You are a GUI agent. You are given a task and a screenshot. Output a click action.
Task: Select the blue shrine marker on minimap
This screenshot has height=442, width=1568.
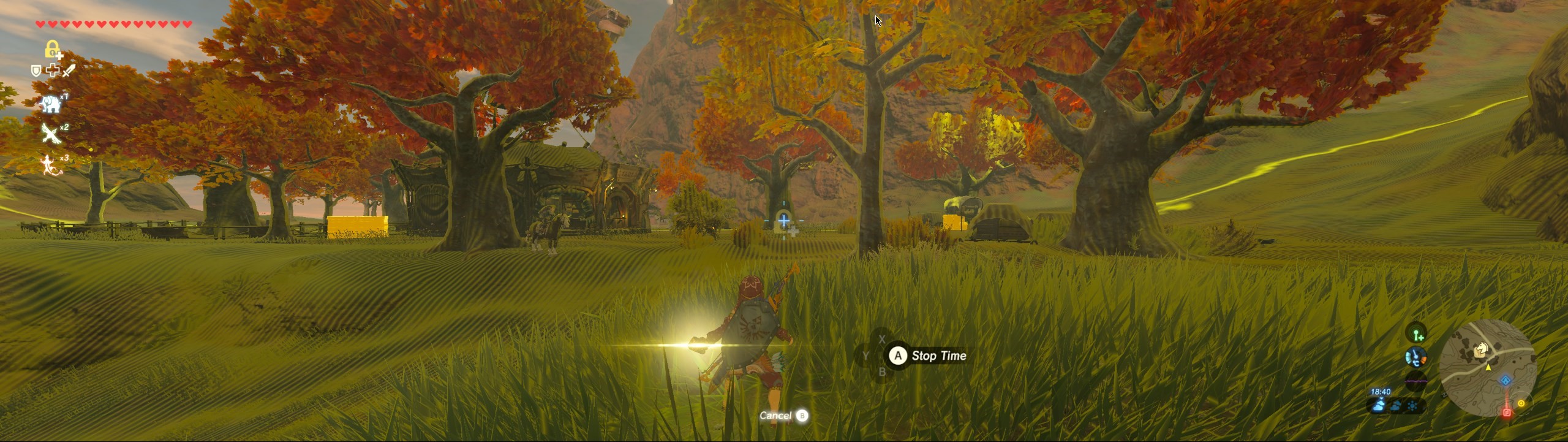[1506, 381]
